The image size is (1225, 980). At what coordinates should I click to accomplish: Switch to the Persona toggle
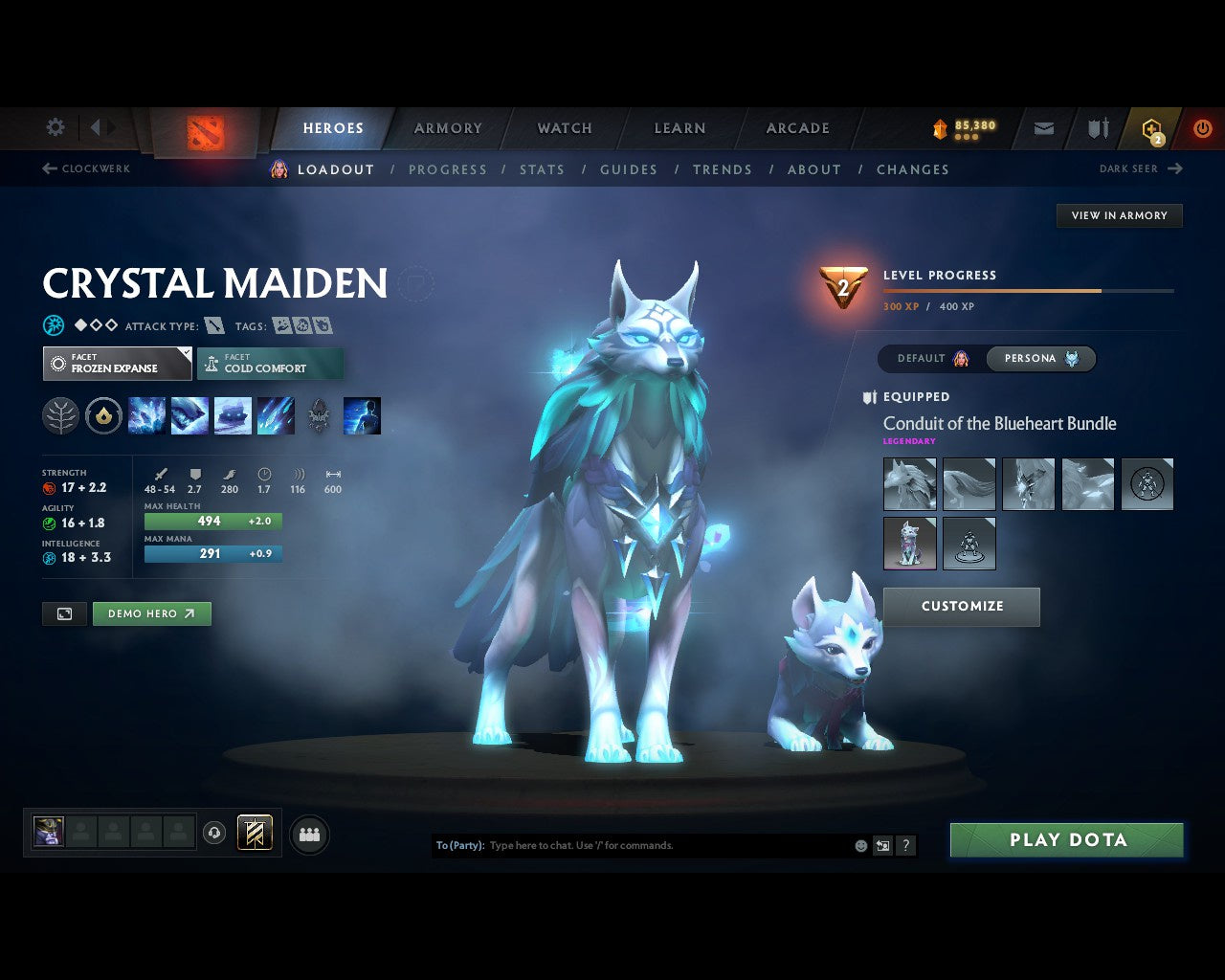tap(1040, 358)
